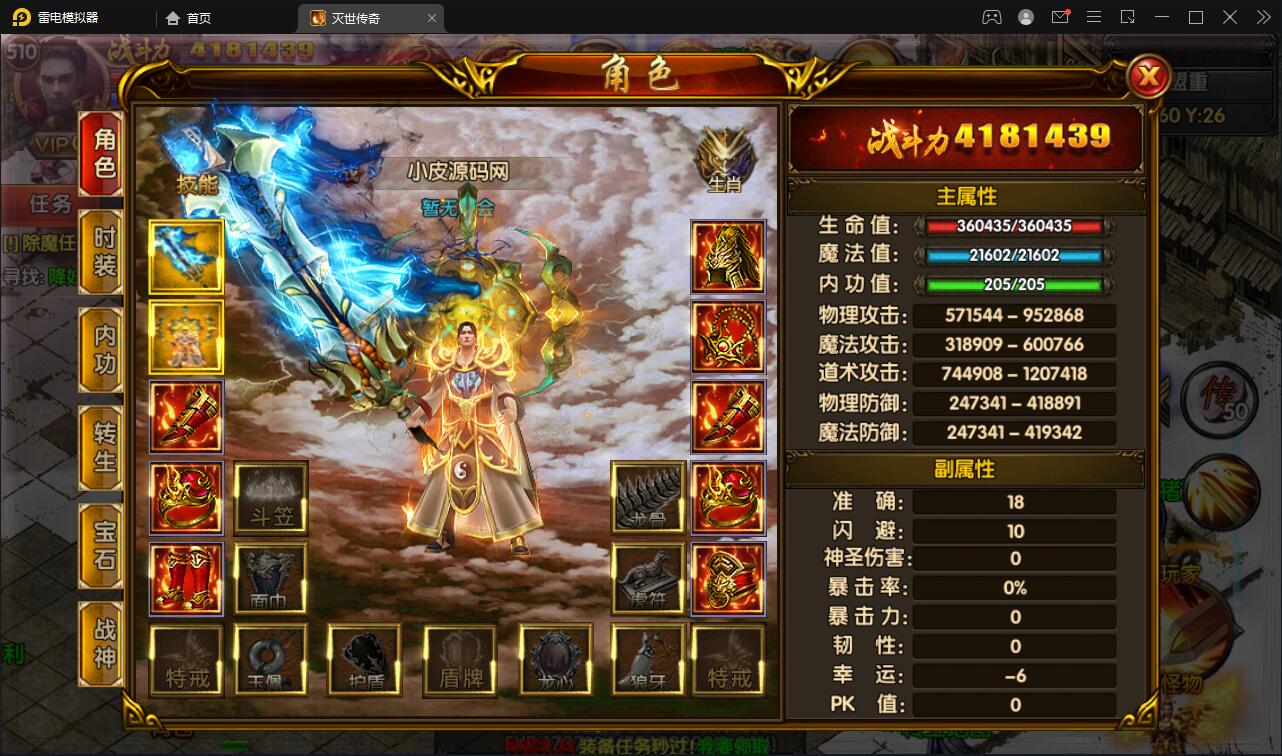The image size is (1282, 756).
Task: Select the 面巾 face veil slot
Action: pyautogui.click(x=268, y=578)
